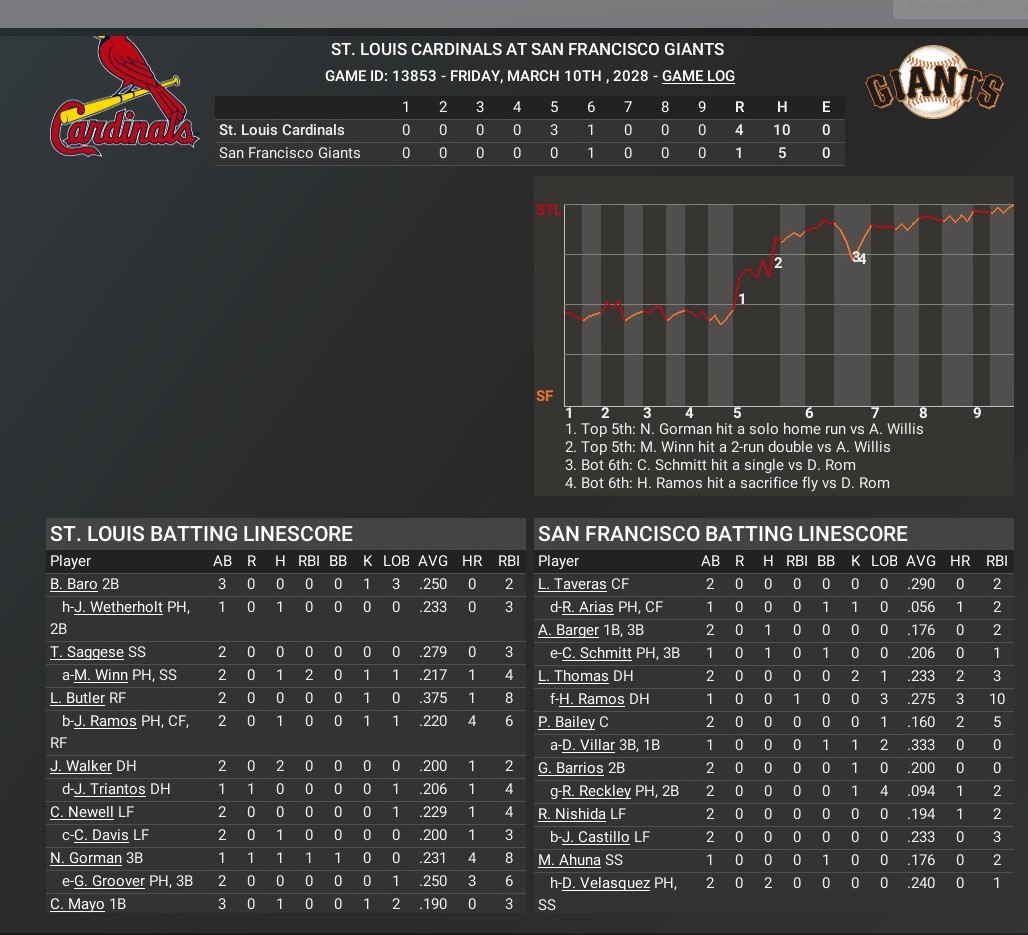
Task: Select N. Gorman's name
Action: [86, 858]
